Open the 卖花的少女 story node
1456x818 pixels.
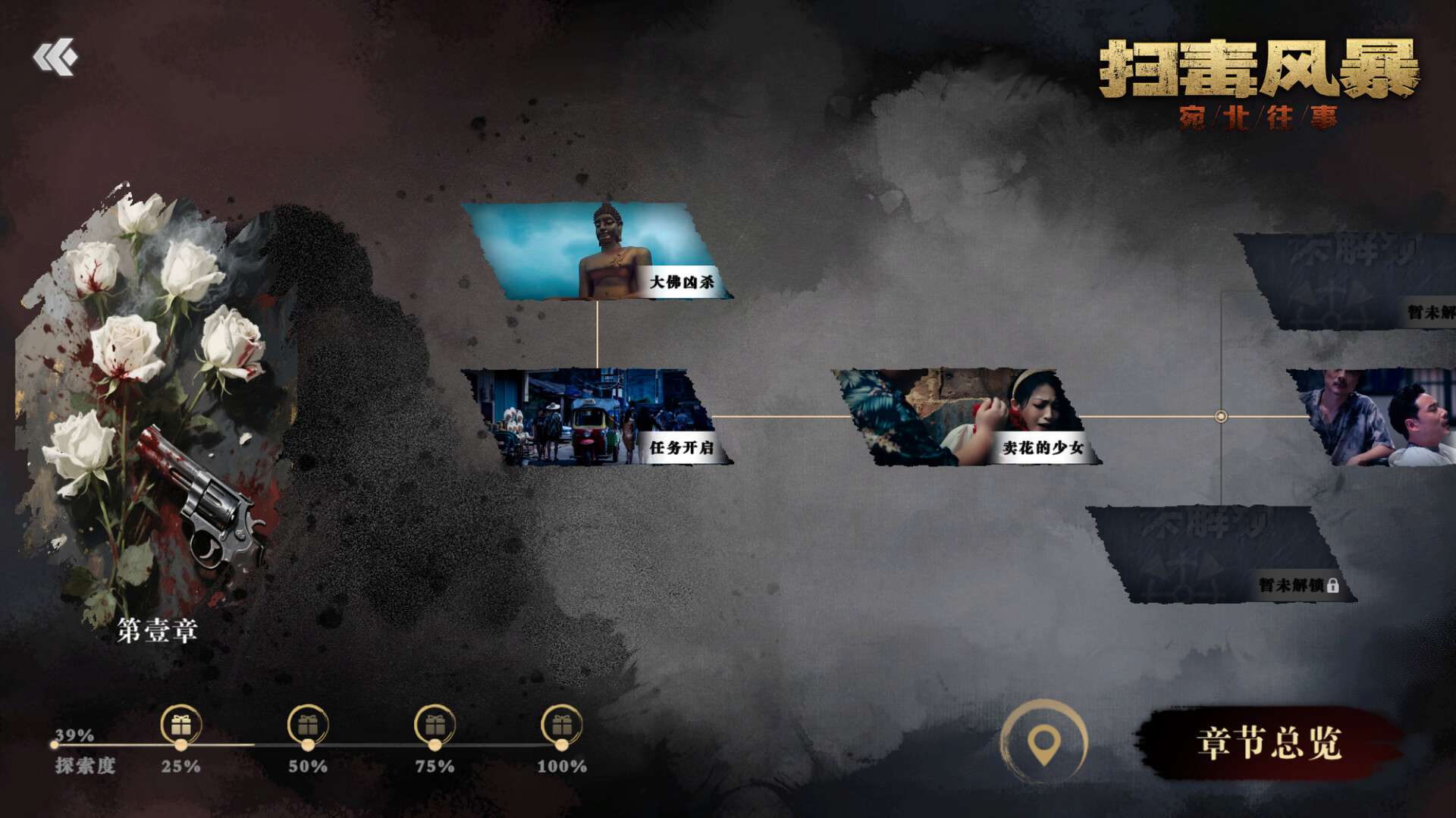point(966,417)
